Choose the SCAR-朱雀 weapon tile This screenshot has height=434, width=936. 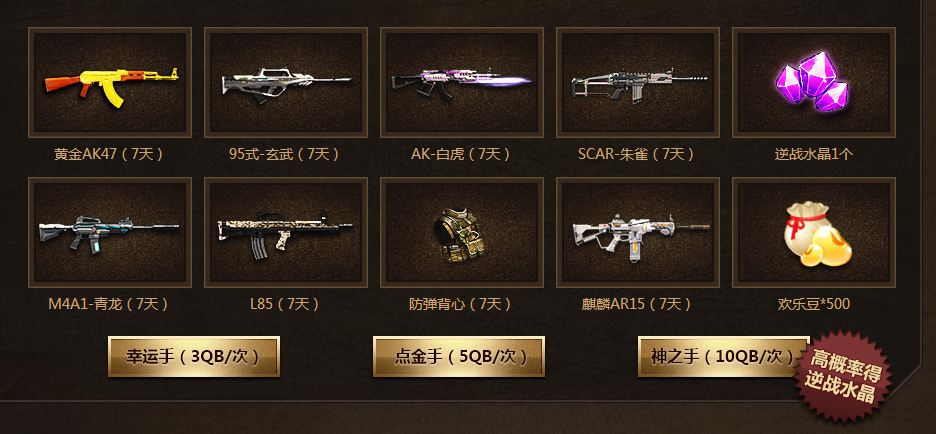638,82
